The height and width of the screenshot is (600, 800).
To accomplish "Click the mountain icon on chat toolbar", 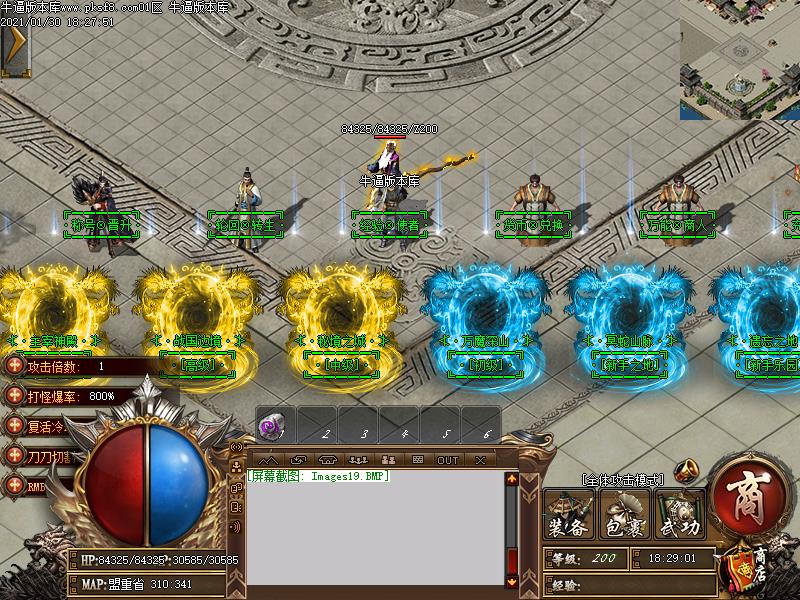I will [x=268, y=460].
